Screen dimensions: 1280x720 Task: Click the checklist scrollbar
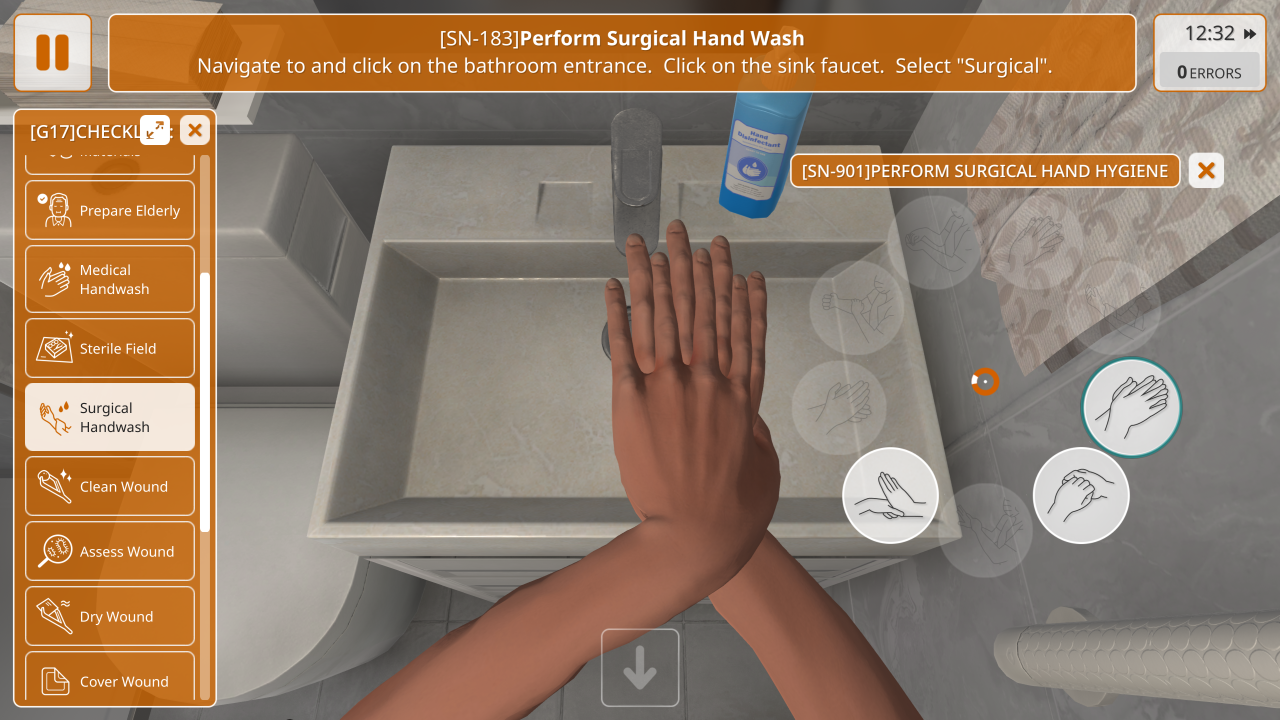coord(205,400)
